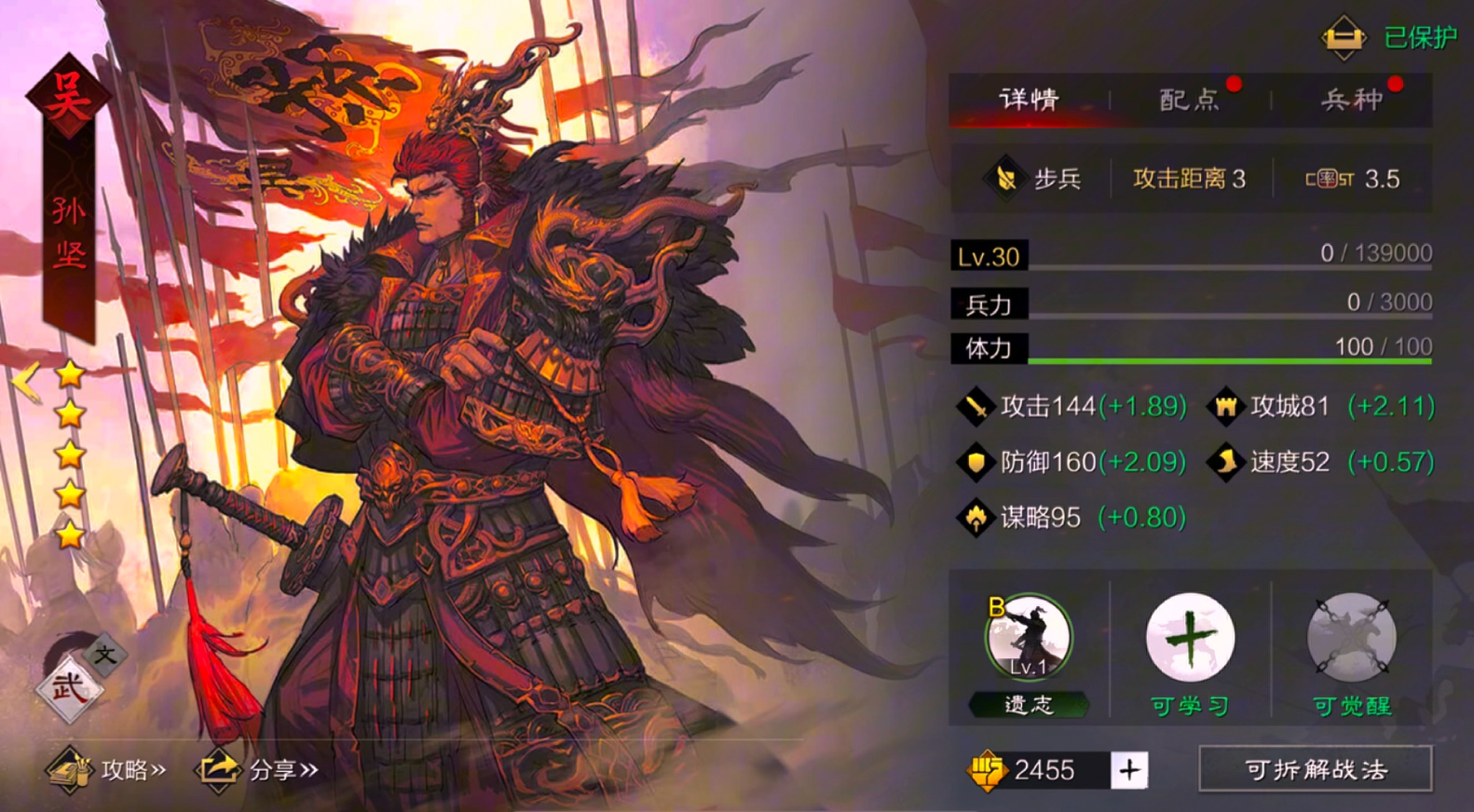Click the 可拆解战法 button
1474x812 pixels.
pyautogui.click(x=1315, y=770)
